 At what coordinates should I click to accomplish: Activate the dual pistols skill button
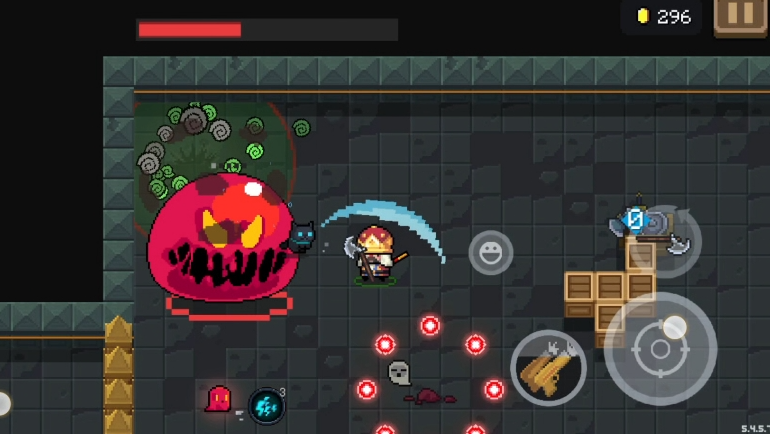(x=549, y=368)
